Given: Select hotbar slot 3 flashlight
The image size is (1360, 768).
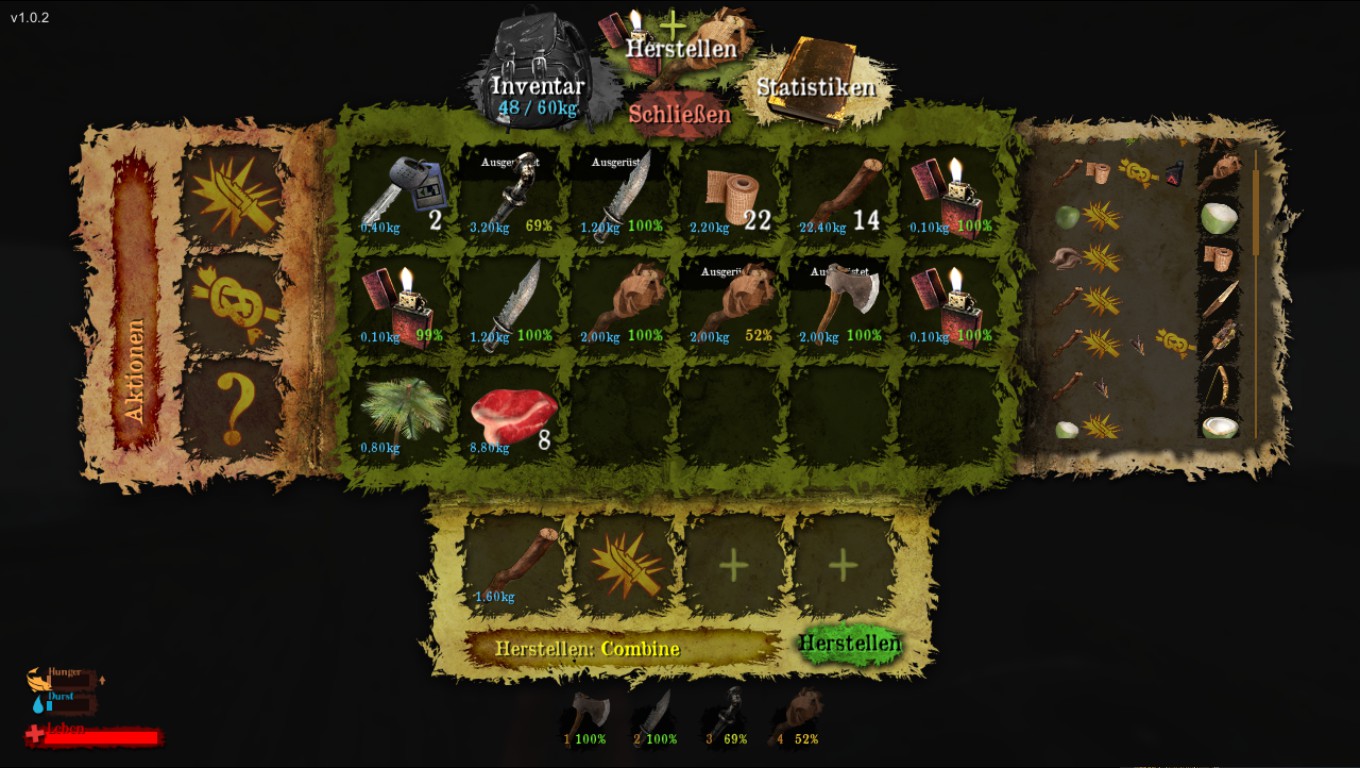Looking at the screenshot, I should 727,719.
